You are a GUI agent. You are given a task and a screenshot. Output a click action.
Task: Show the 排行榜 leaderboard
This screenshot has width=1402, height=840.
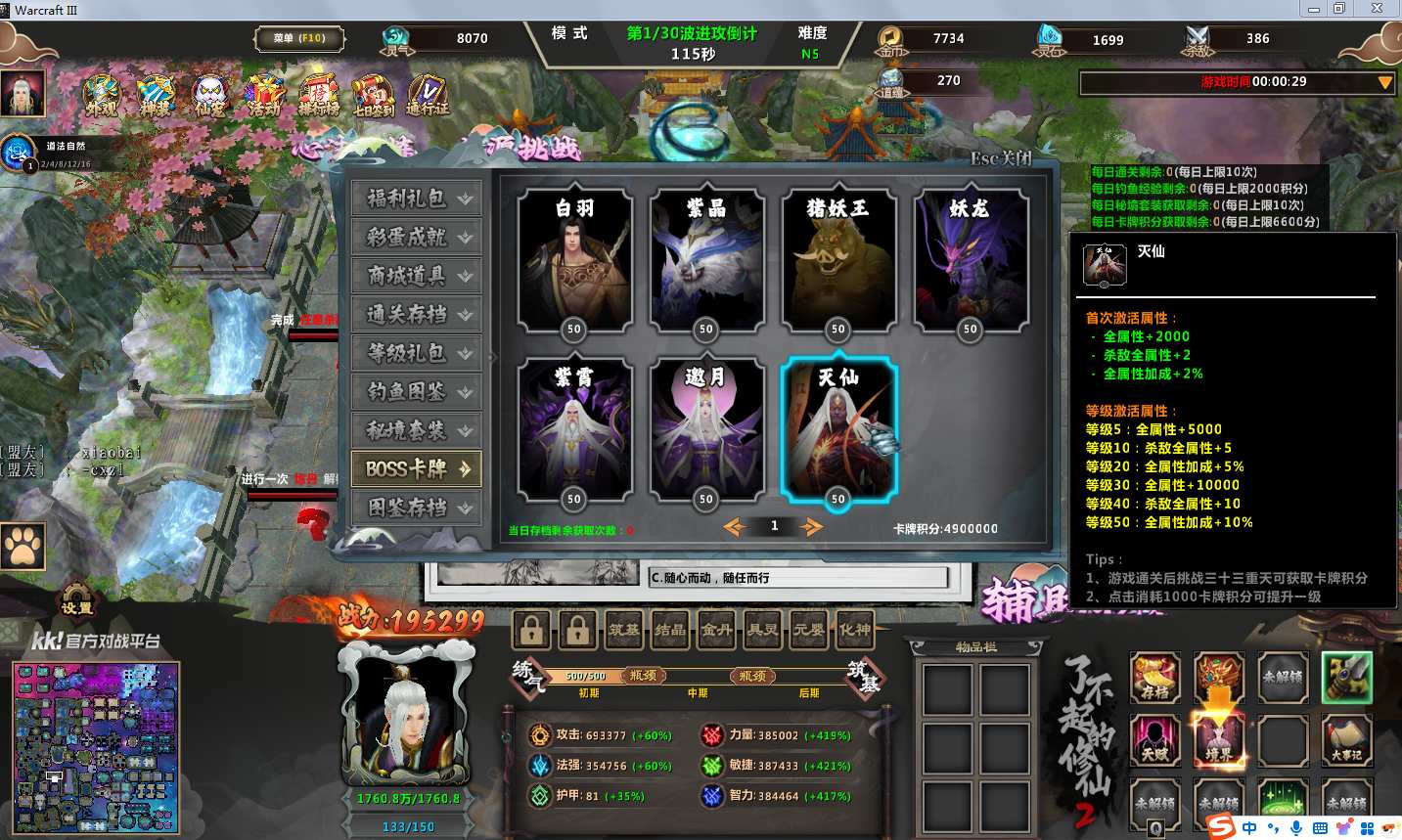tap(318, 96)
